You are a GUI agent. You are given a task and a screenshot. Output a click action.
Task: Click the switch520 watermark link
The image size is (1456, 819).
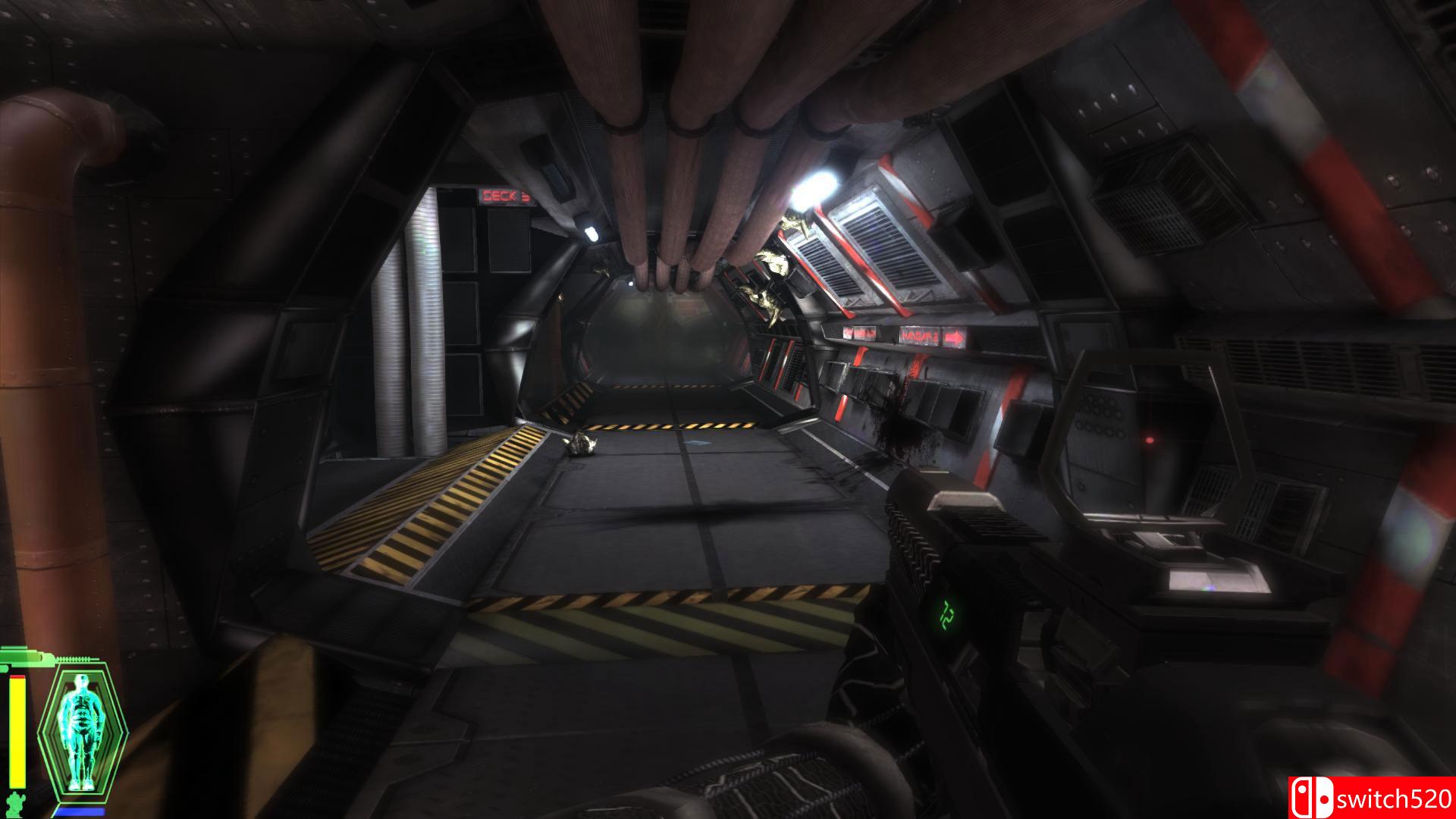1388,798
